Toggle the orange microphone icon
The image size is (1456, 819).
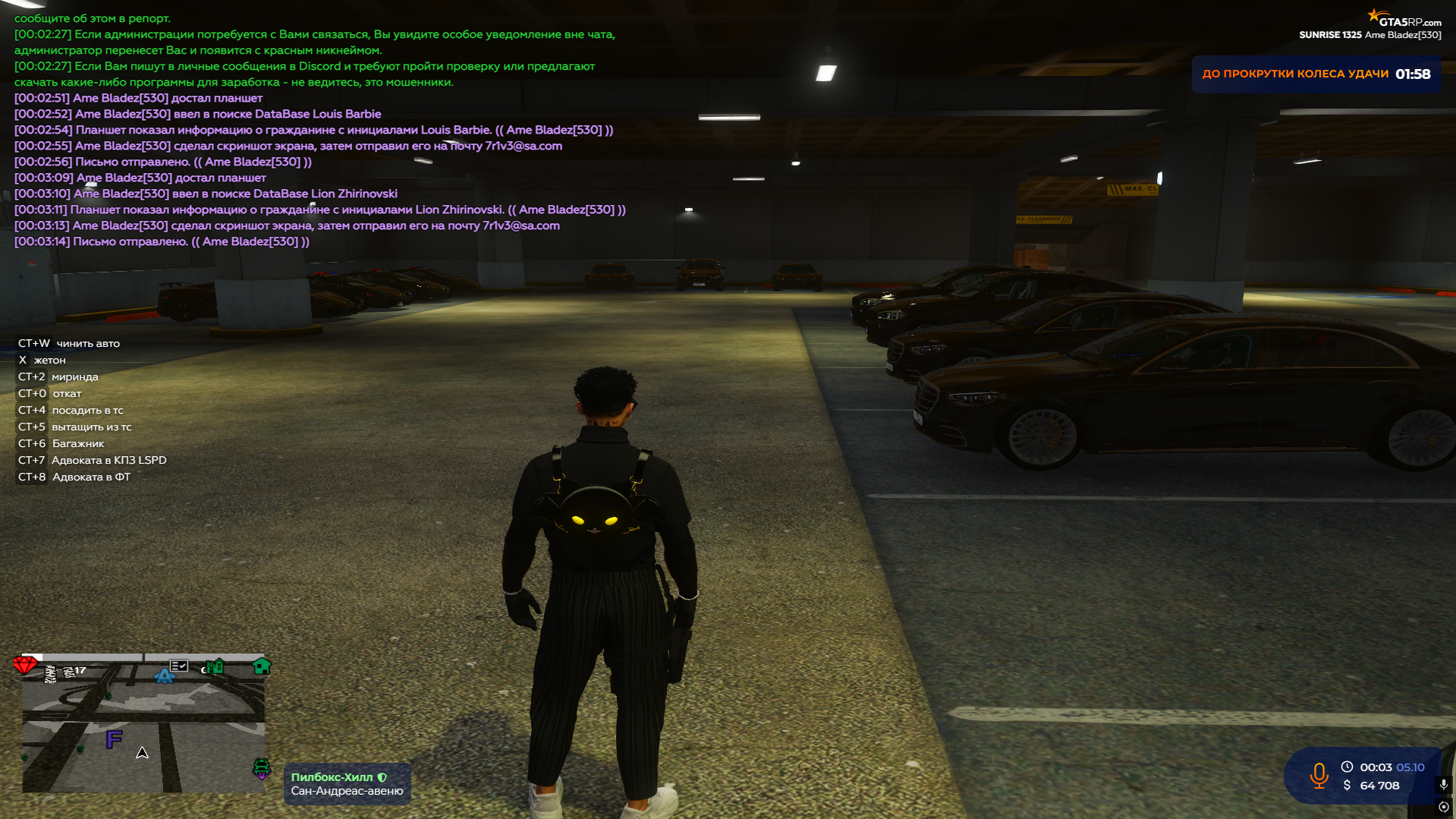(1319, 776)
